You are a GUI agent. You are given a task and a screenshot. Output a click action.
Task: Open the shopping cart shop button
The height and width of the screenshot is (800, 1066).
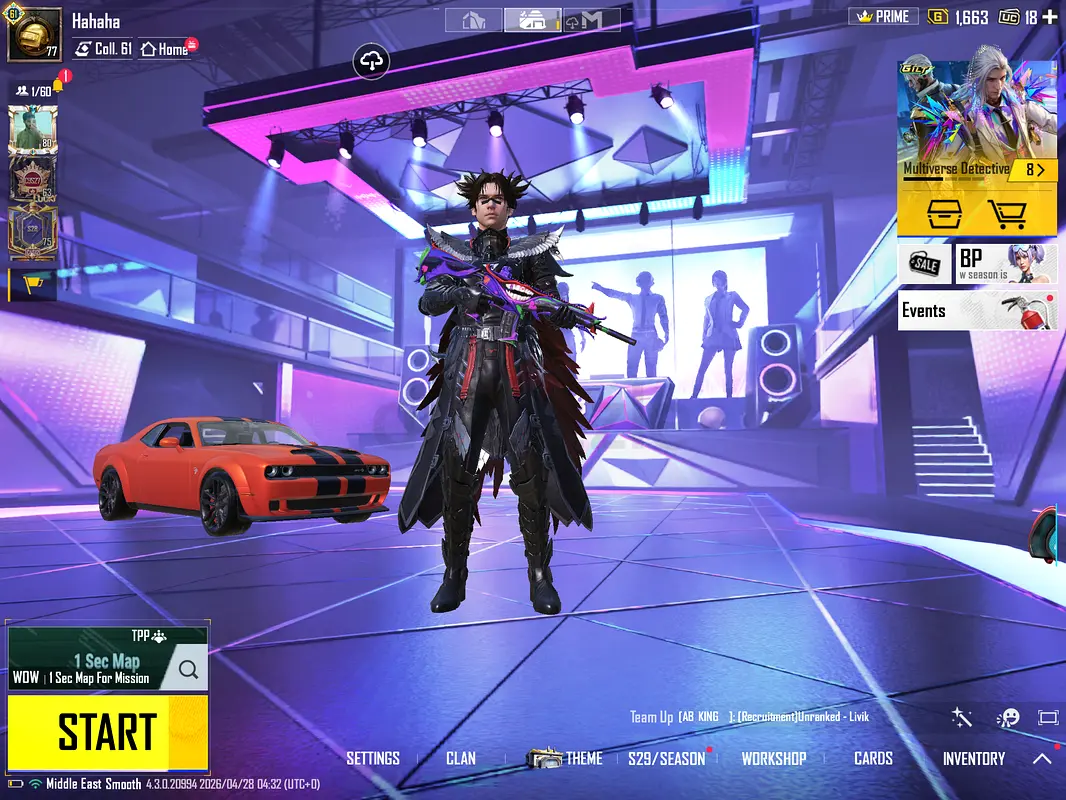[x=1008, y=213]
